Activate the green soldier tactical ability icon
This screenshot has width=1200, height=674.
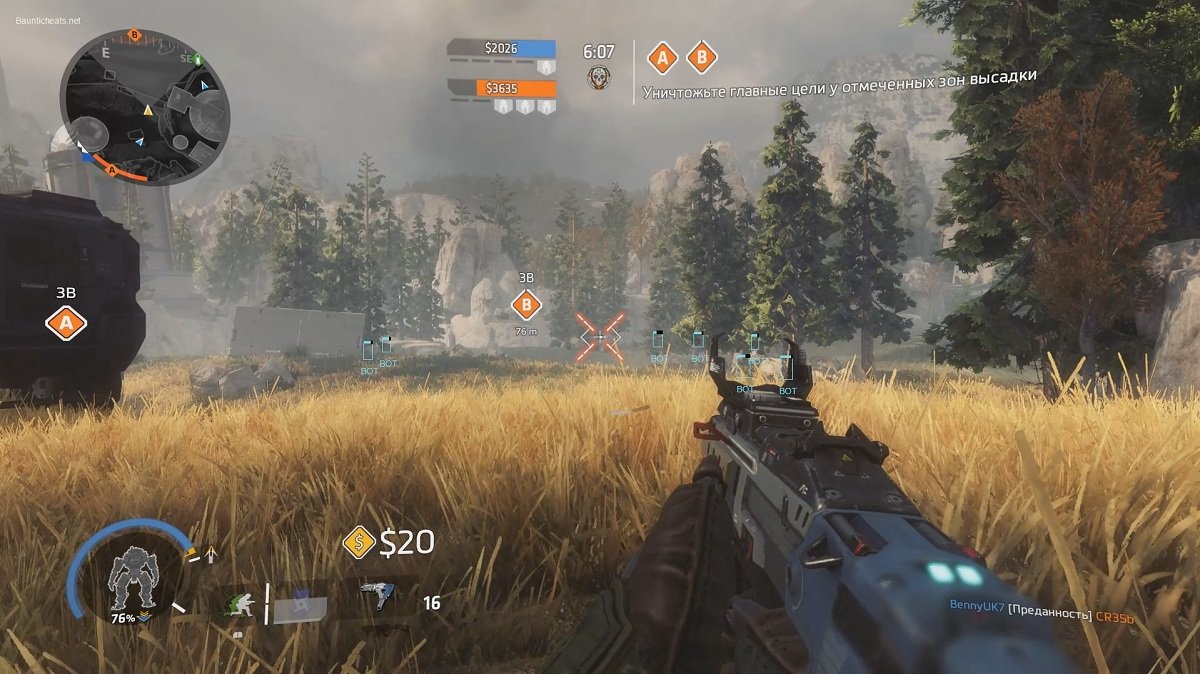tap(238, 602)
